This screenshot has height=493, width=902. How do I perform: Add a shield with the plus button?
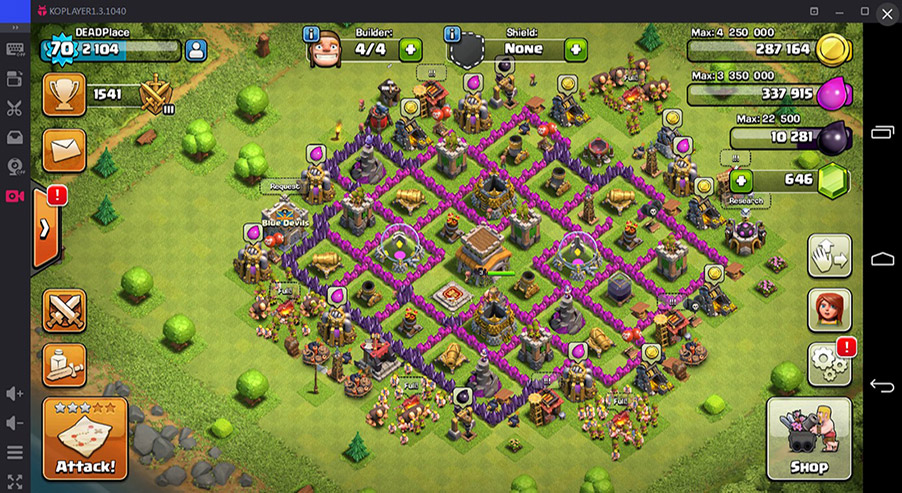pyautogui.click(x=575, y=49)
